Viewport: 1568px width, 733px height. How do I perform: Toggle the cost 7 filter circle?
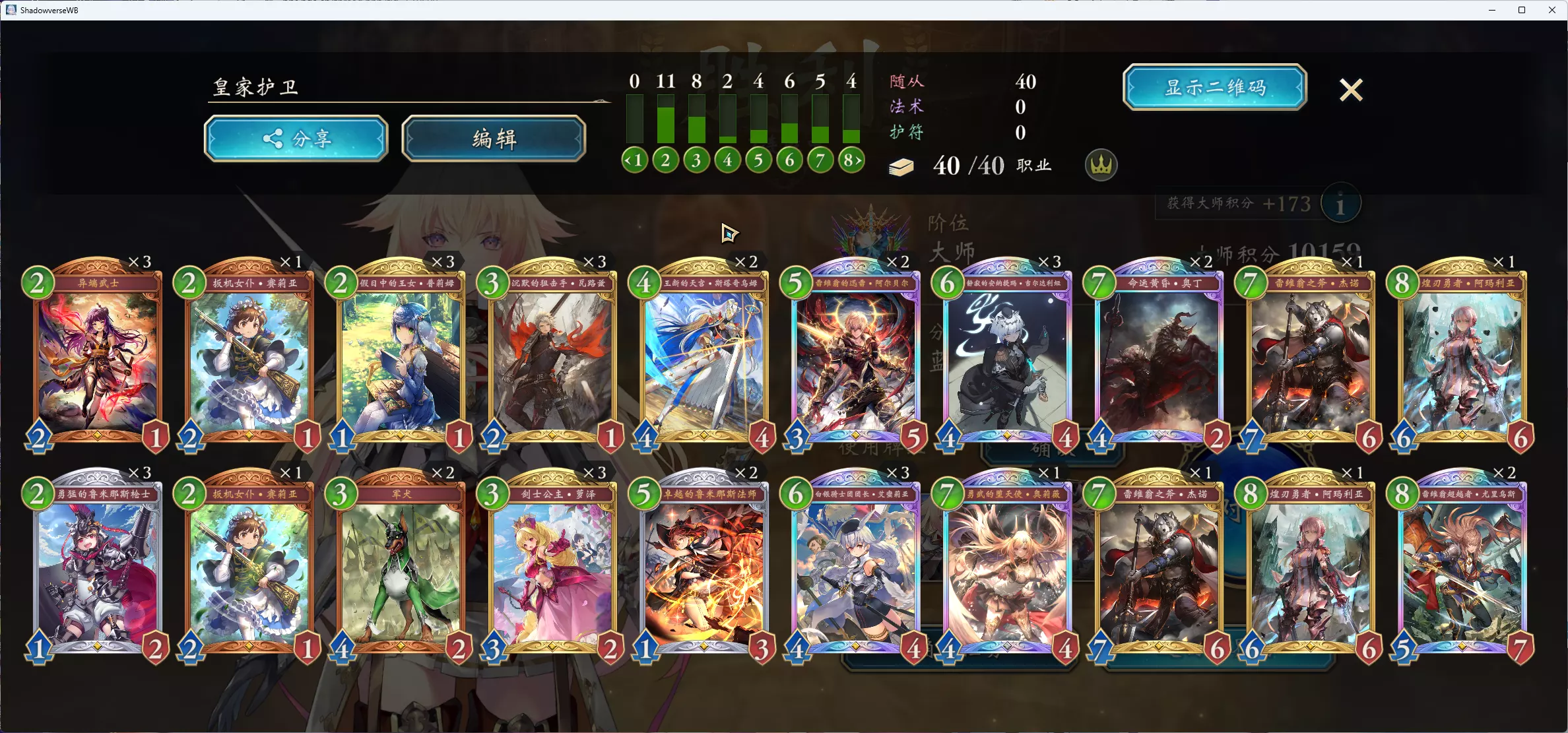coord(820,159)
